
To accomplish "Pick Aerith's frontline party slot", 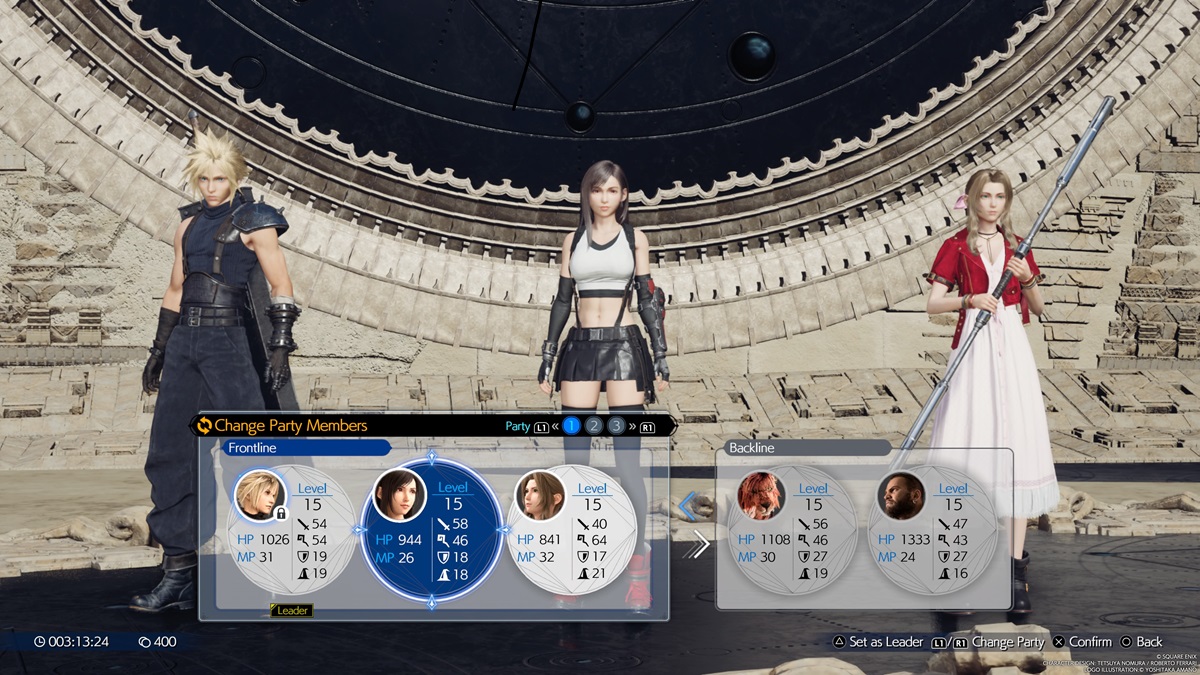I will coord(572,530).
